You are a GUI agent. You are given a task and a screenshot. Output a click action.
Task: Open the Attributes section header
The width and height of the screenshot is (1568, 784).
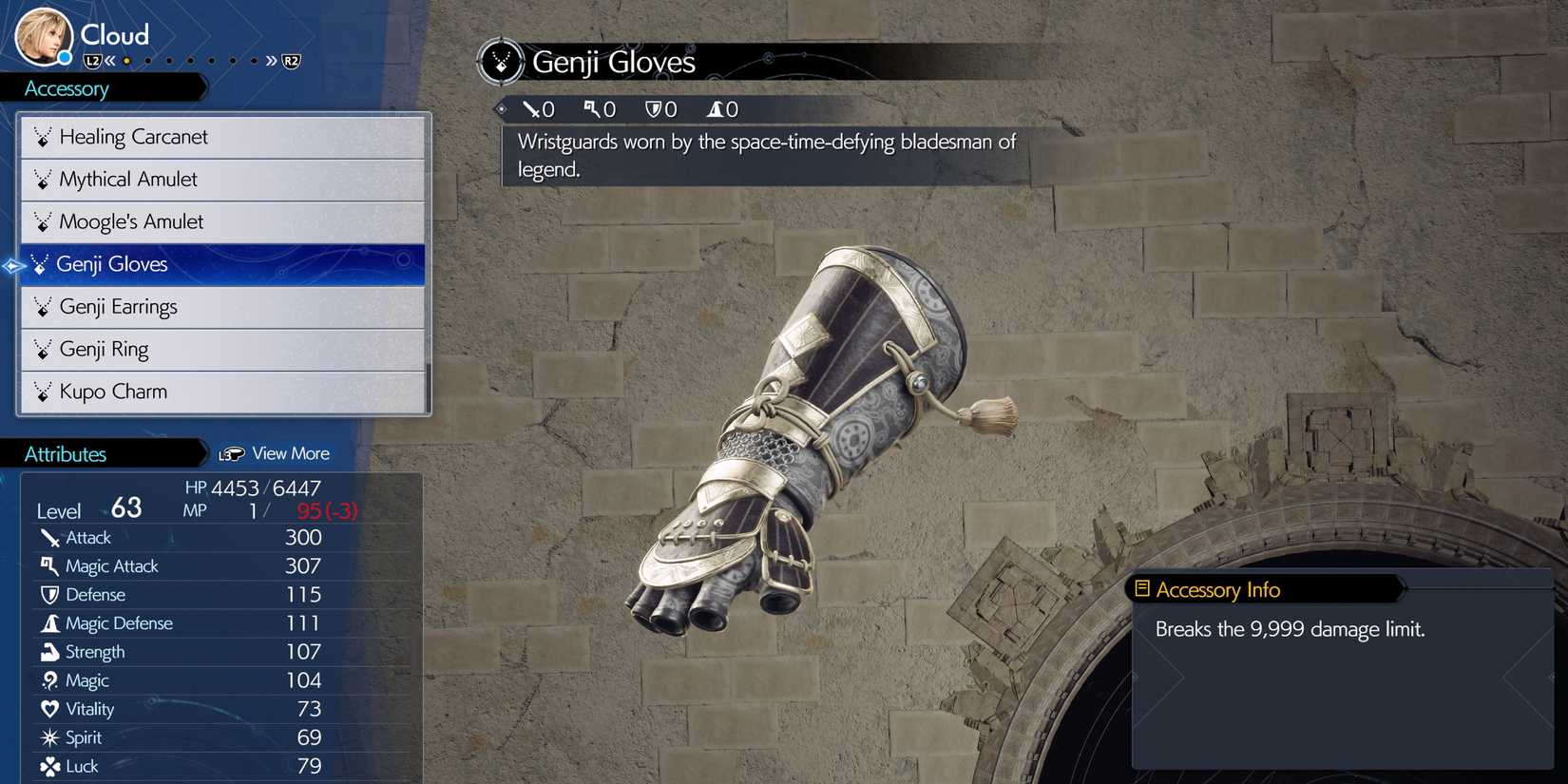(x=67, y=453)
